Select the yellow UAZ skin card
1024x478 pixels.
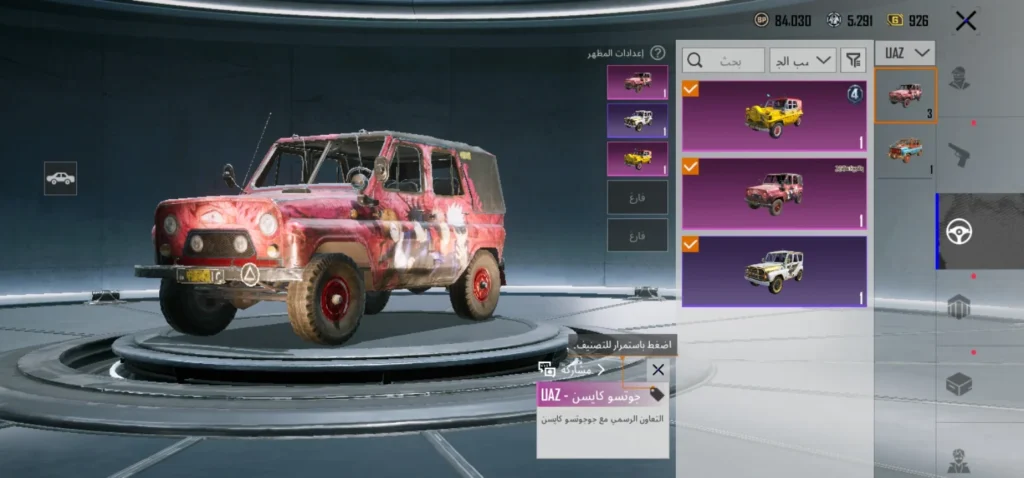774,116
